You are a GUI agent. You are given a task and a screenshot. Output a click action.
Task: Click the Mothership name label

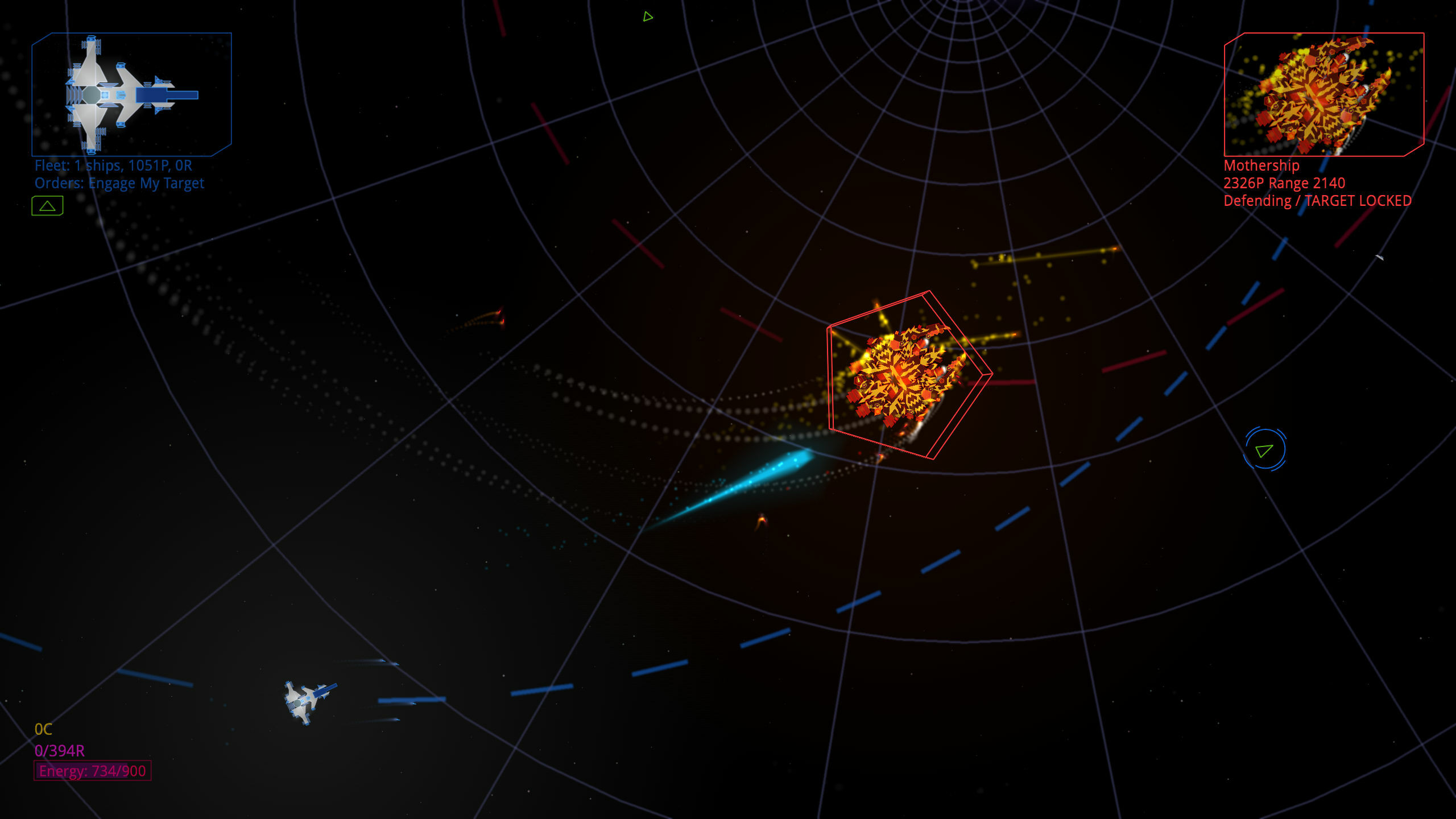(1261, 166)
